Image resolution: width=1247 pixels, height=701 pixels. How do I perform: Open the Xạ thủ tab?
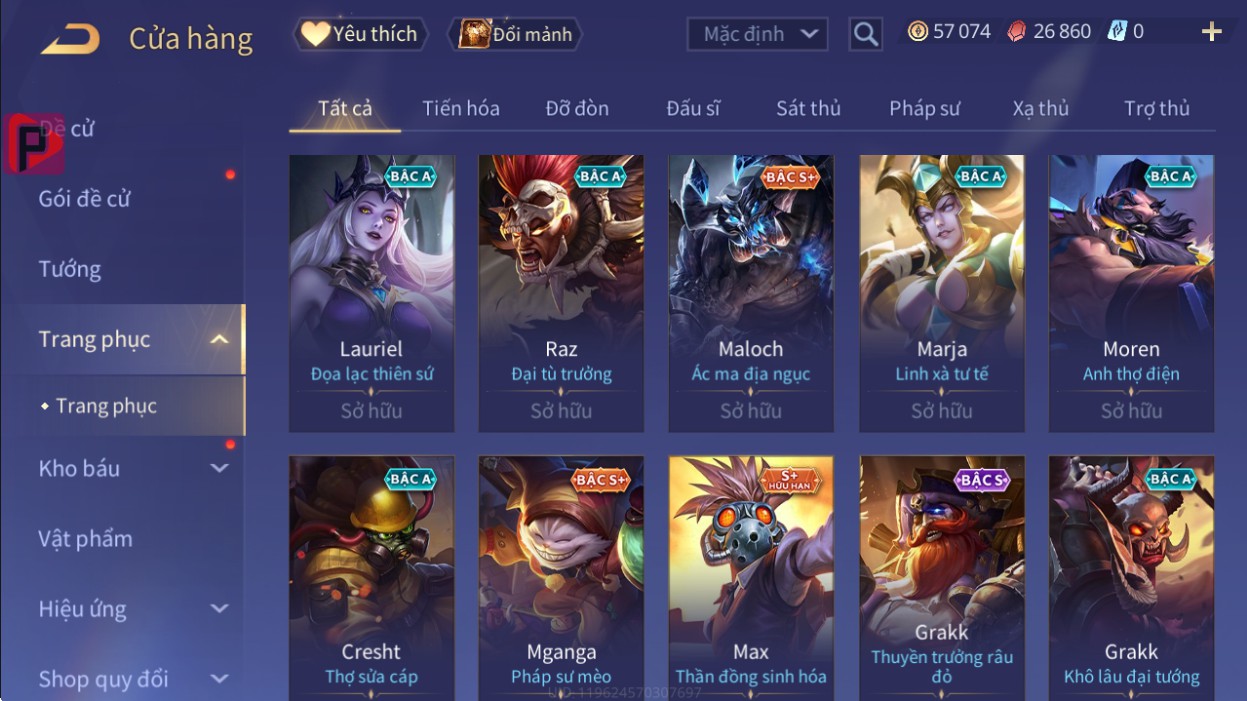[x=1040, y=108]
